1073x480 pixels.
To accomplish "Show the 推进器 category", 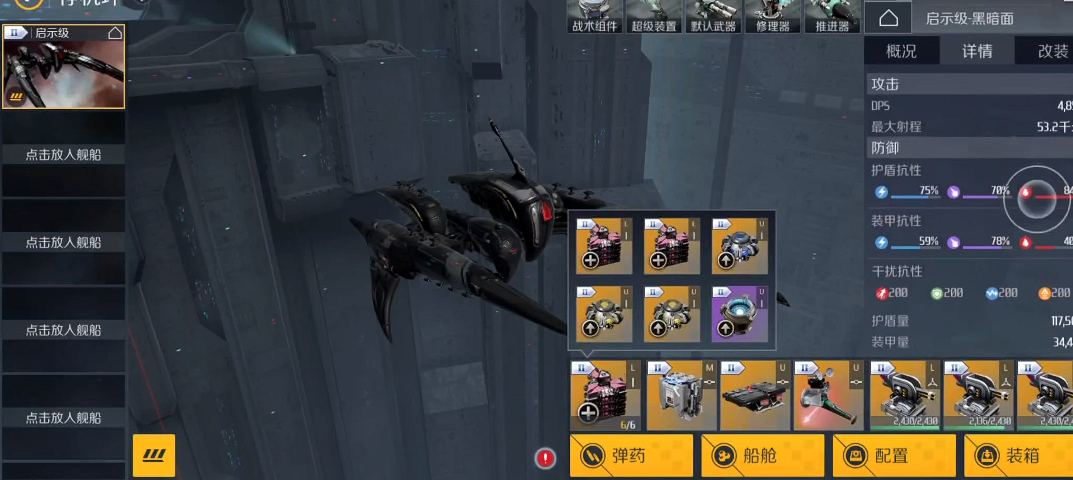I will [x=832, y=17].
